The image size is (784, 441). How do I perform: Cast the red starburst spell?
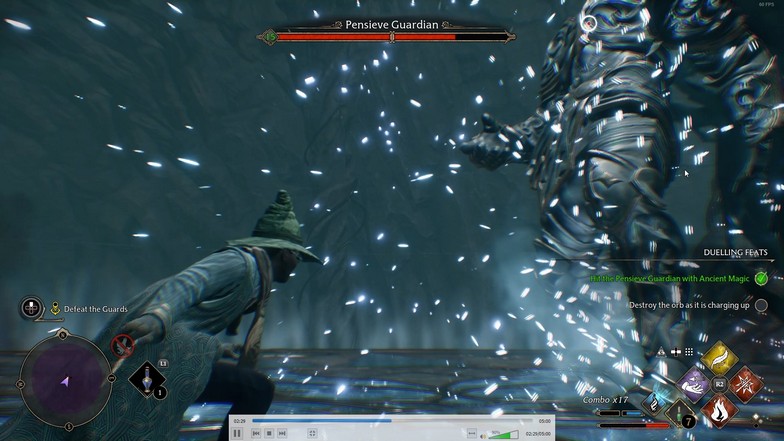[745, 383]
